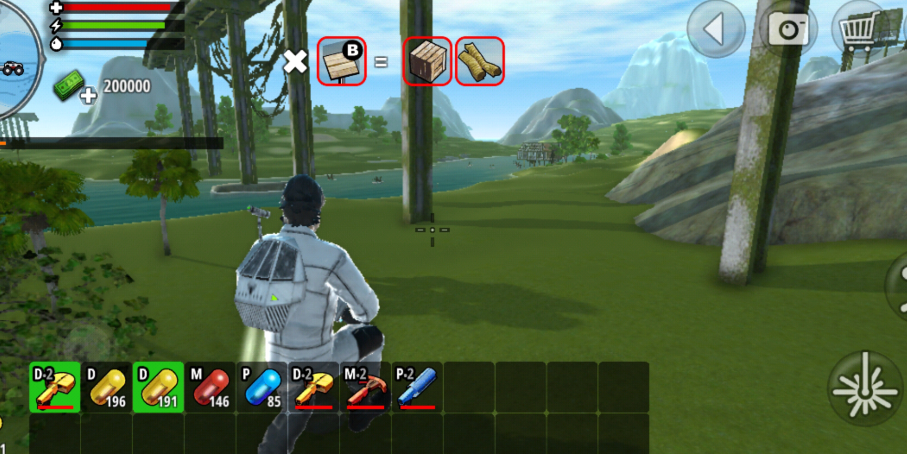Select the yellow capsule slot with 196
The height and width of the screenshot is (454, 907).
coord(107,388)
